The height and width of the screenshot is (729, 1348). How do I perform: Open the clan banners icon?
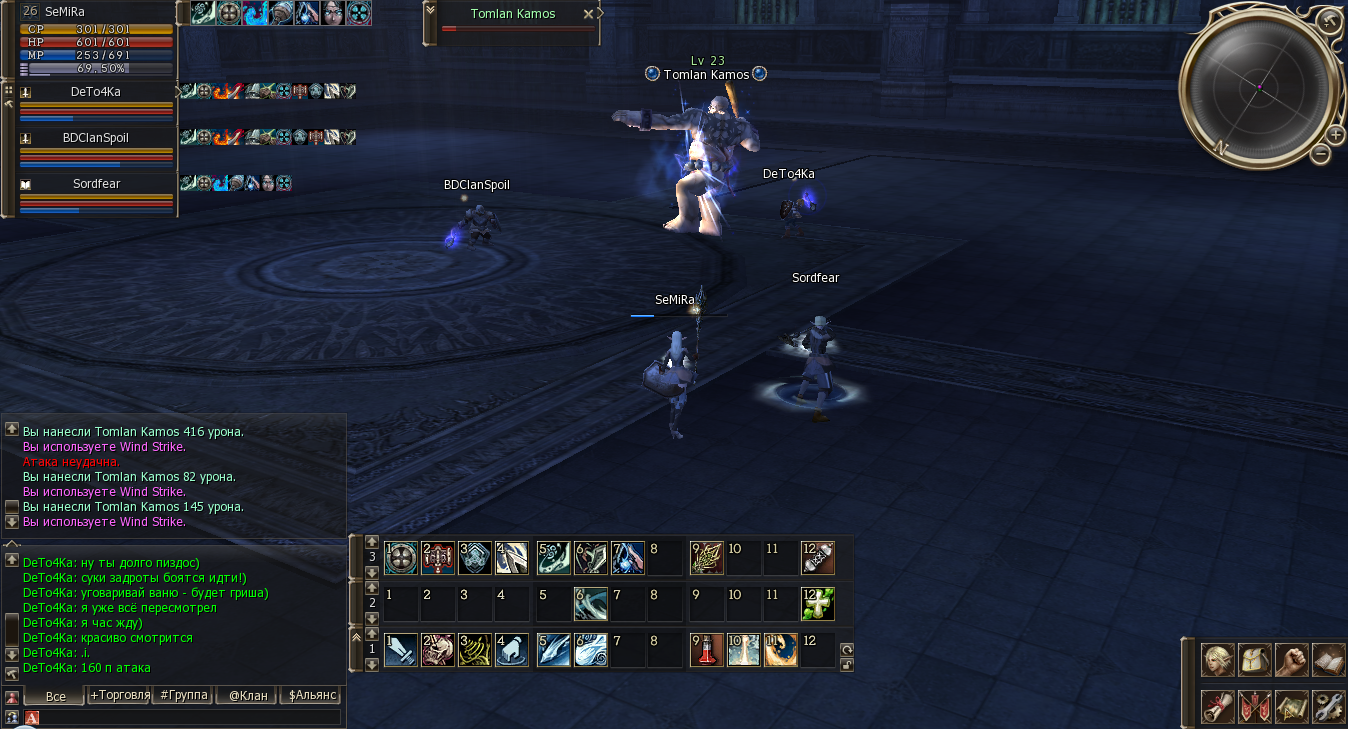click(1255, 705)
